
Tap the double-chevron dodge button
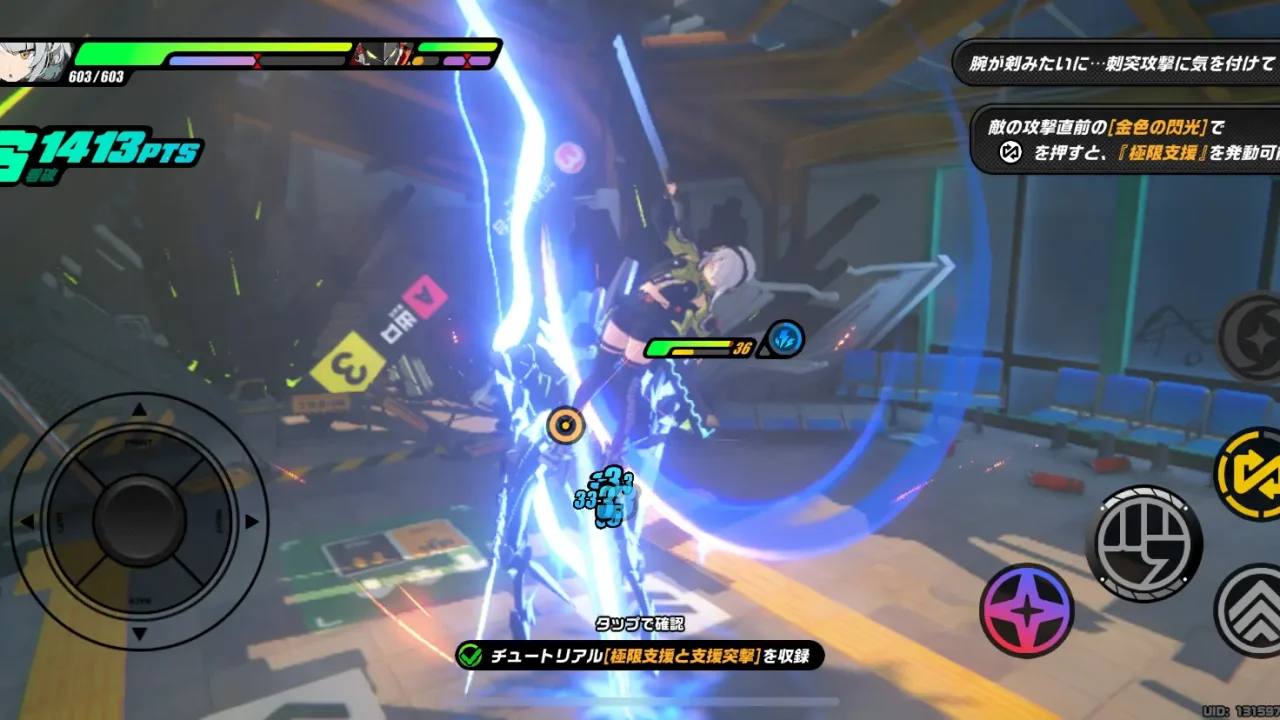pyautogui.click(x=1252, y=608)
